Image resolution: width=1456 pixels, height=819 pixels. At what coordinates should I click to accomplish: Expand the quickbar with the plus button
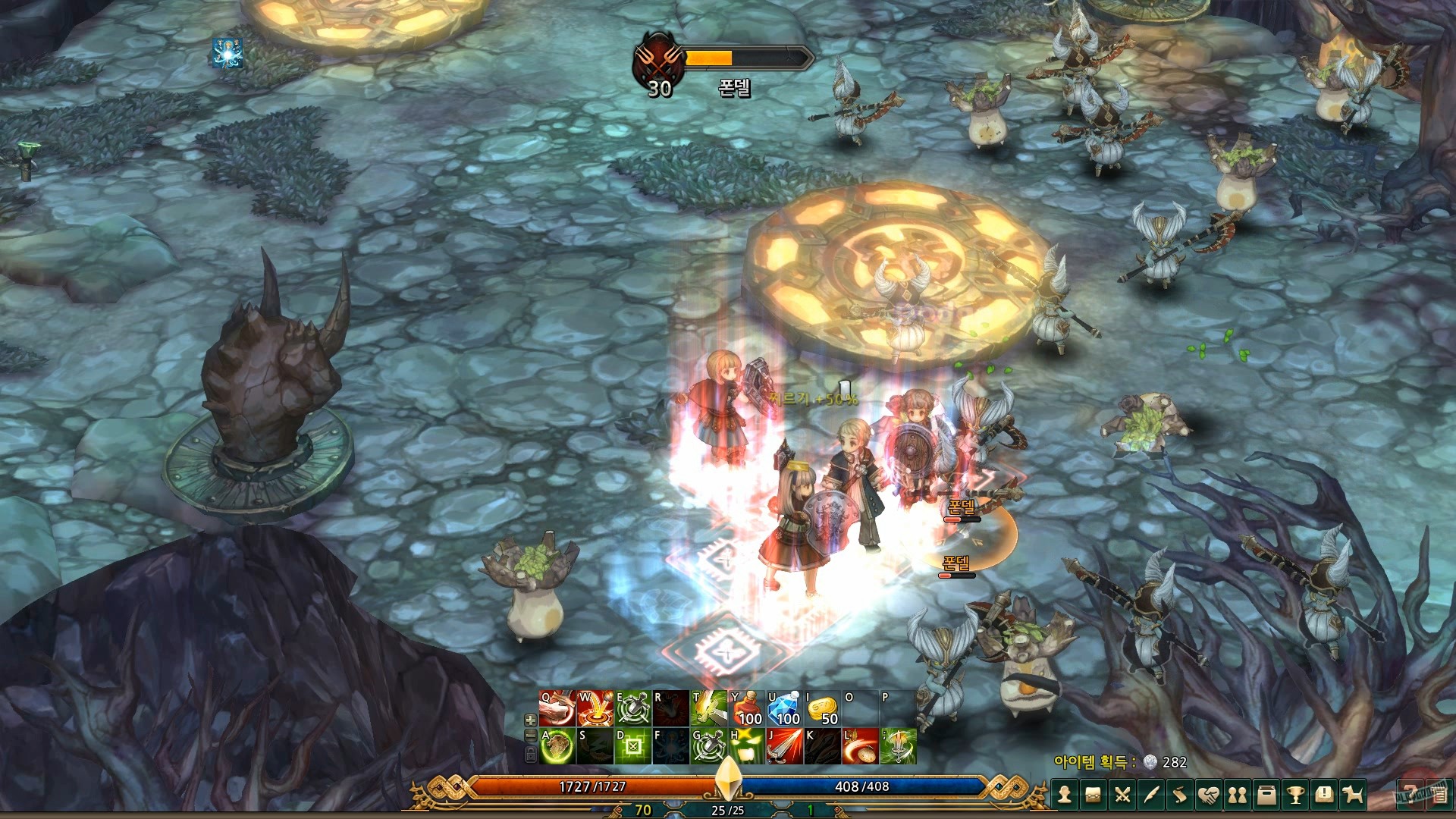(x=529, y=719)
